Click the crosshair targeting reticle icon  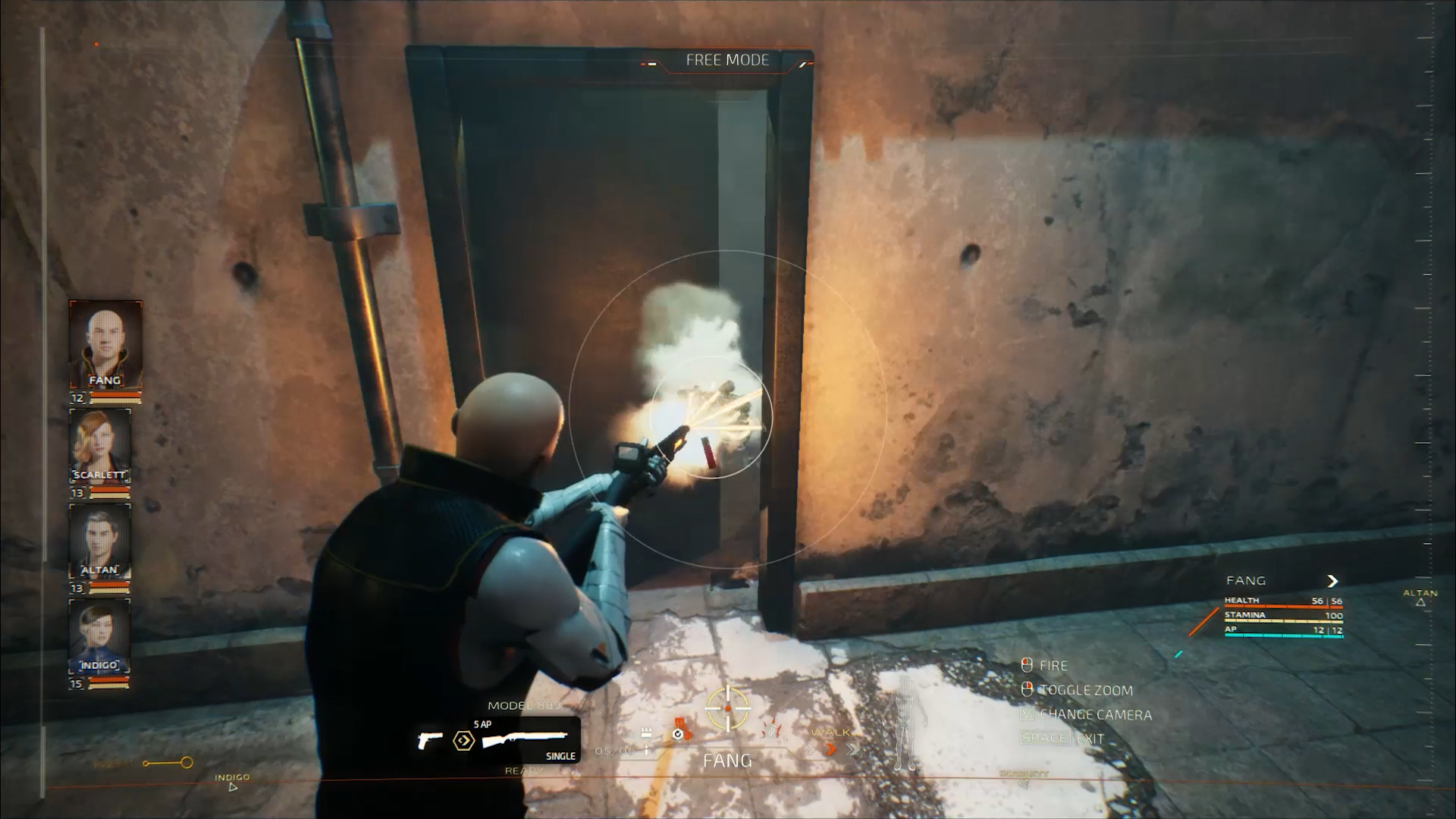[727, 707]
